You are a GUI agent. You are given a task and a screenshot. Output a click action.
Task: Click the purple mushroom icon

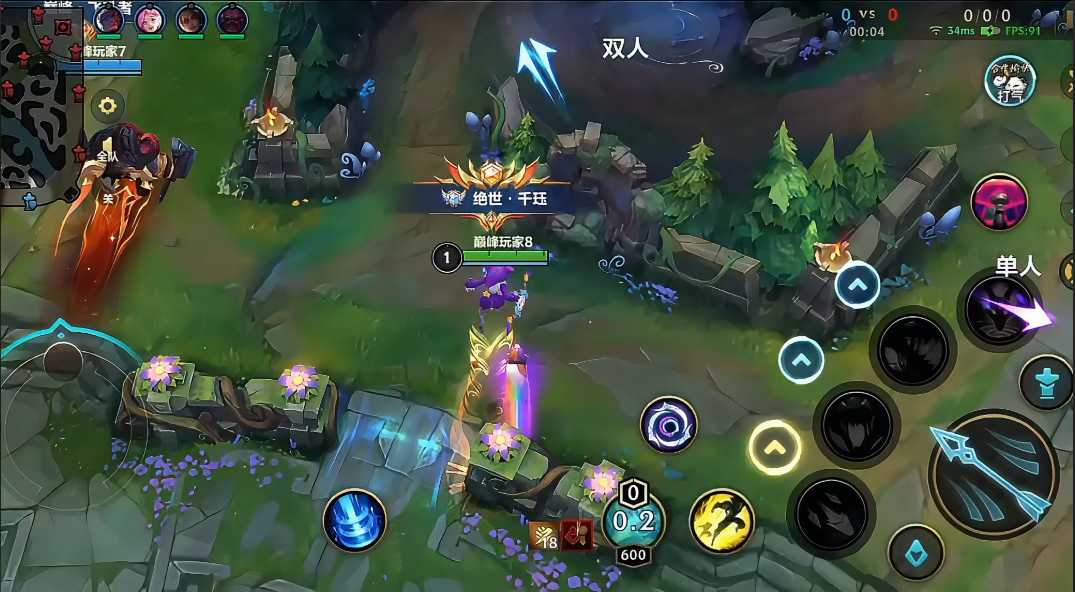click(x=999, y=201)
